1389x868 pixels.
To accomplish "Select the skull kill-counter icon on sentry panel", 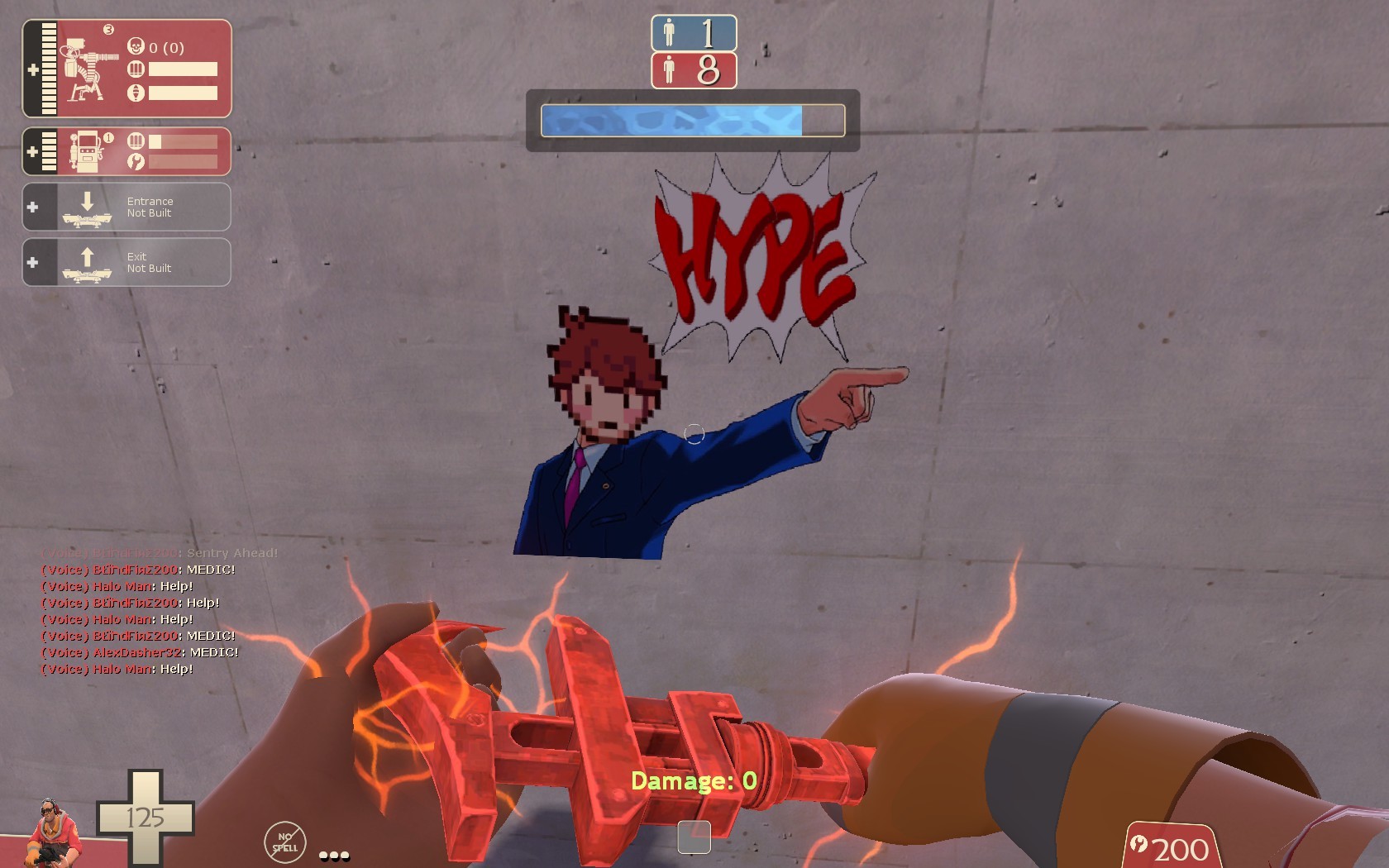I will tap(136, 47).
